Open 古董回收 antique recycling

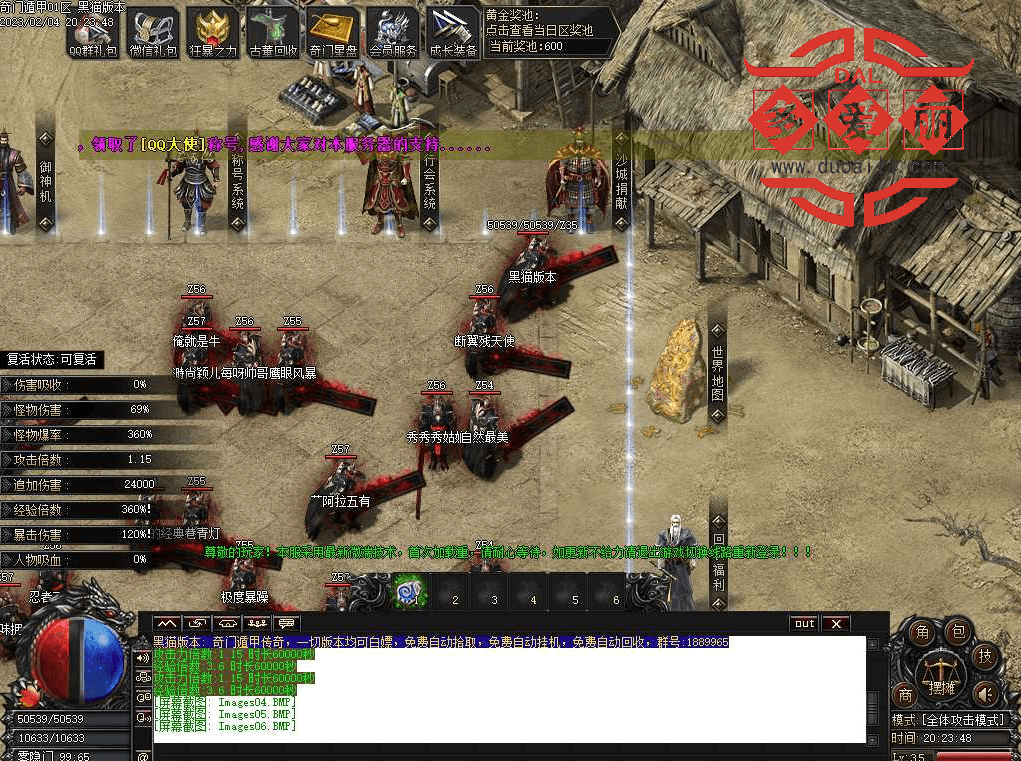point(272,34)
